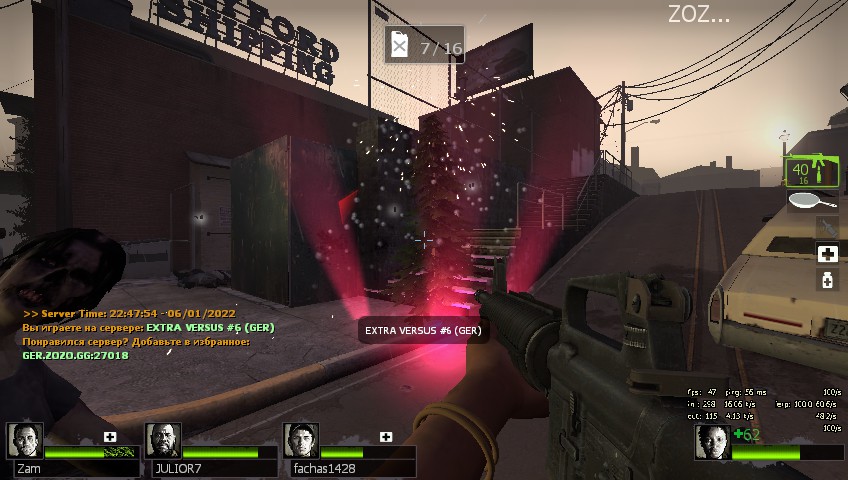848x480 pixels.
Task: Click teammate fachas1428's portrait
Action: click(301, 440)
